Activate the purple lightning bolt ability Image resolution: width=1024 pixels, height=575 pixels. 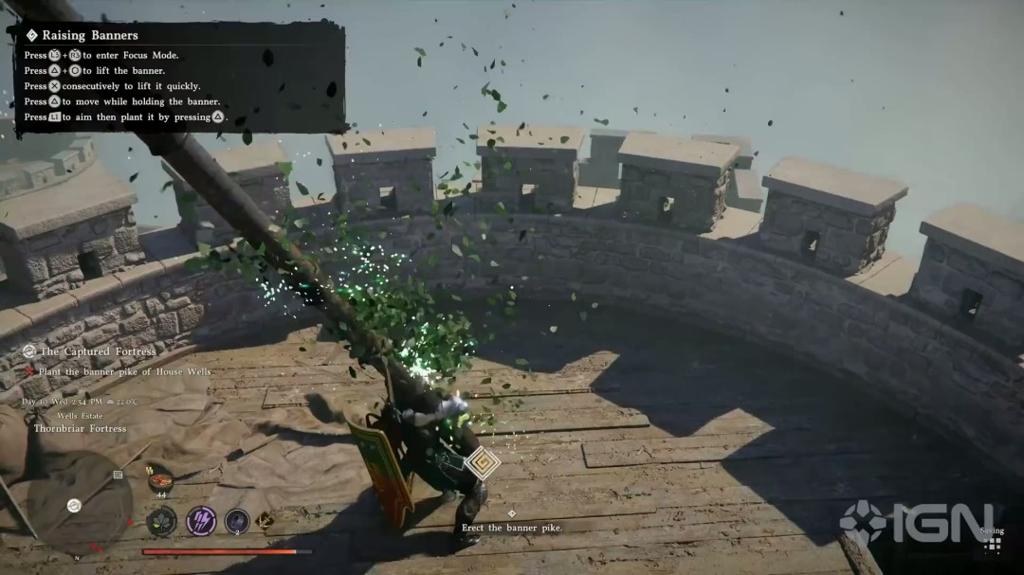click(201, 521)
